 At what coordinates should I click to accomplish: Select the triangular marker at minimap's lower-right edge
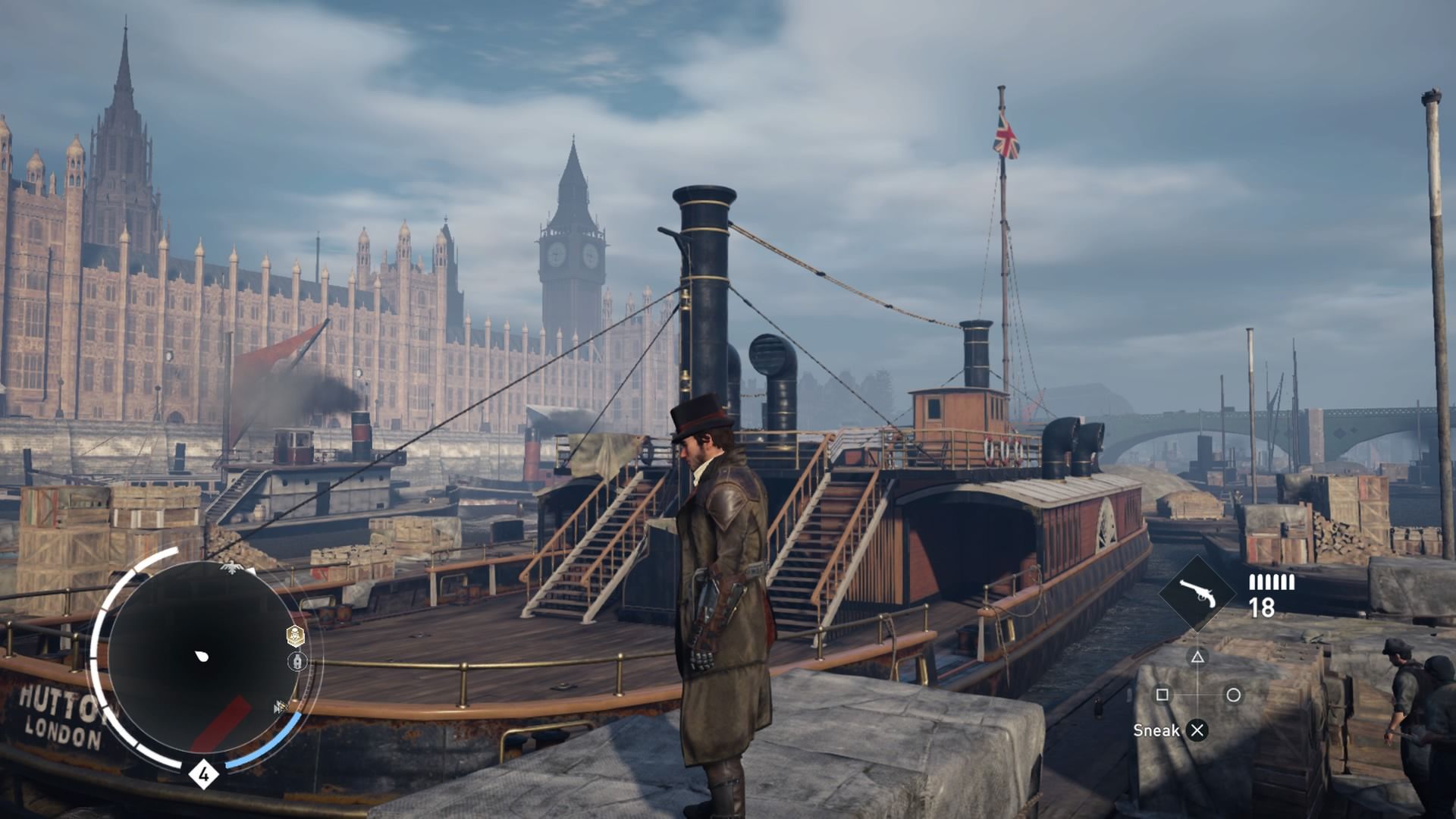pyautogui.click(x=281, y=708)
